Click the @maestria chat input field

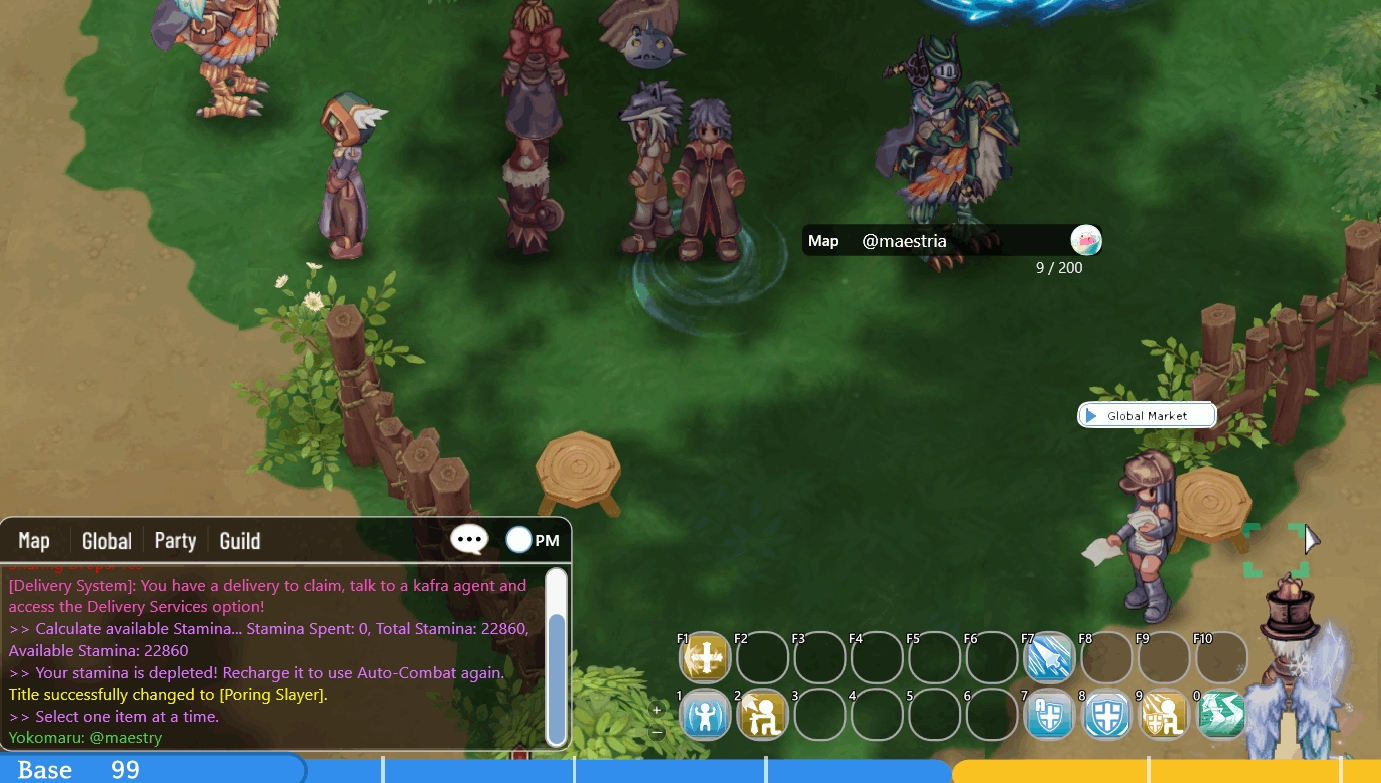[950, 241]
